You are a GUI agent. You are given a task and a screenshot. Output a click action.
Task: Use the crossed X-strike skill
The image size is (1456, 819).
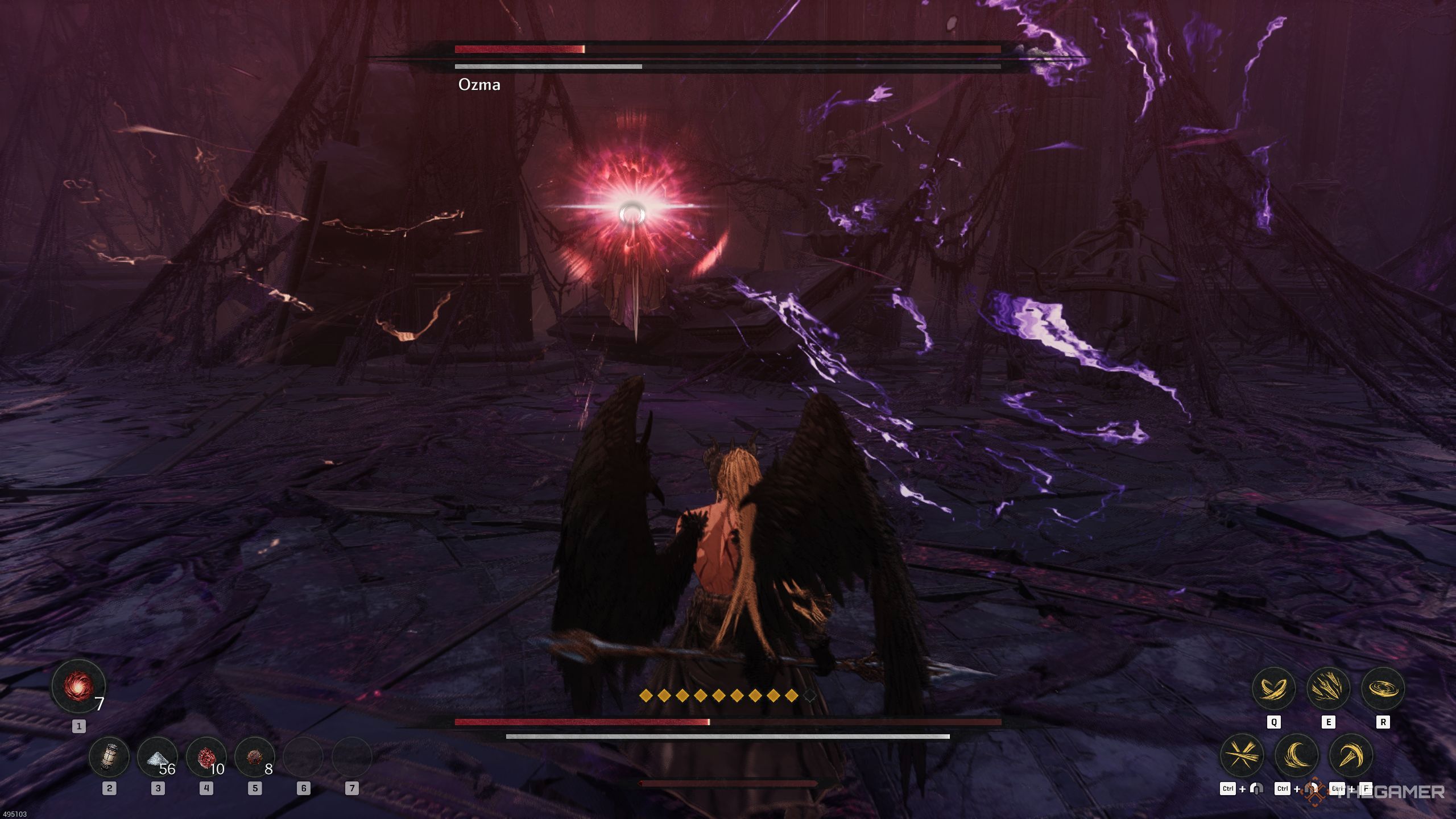[x=1242, y=756]
